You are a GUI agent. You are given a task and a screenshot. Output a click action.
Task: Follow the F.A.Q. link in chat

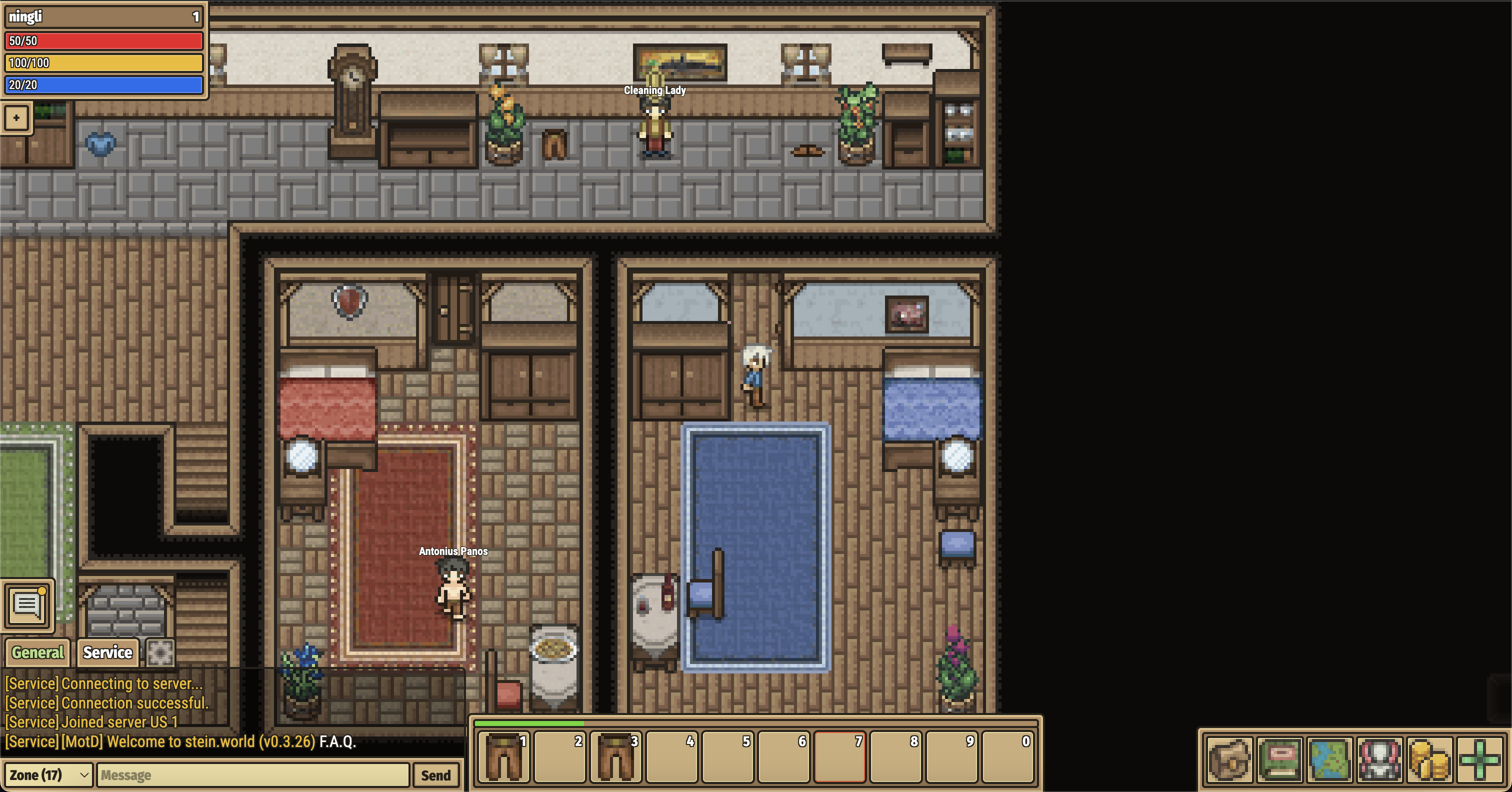(337, 741)
